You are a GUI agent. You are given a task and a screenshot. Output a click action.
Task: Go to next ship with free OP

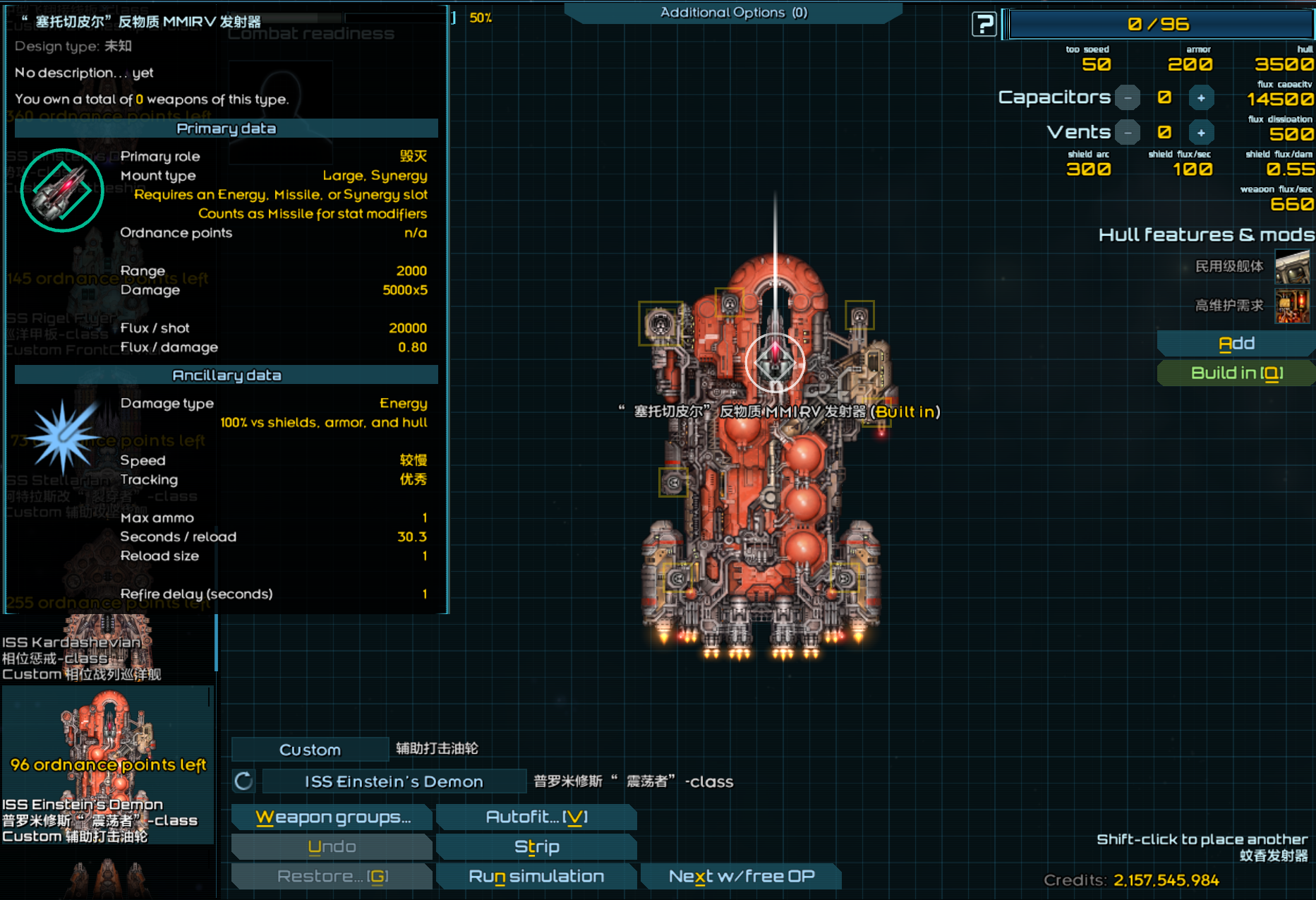[x=741, y=877]
